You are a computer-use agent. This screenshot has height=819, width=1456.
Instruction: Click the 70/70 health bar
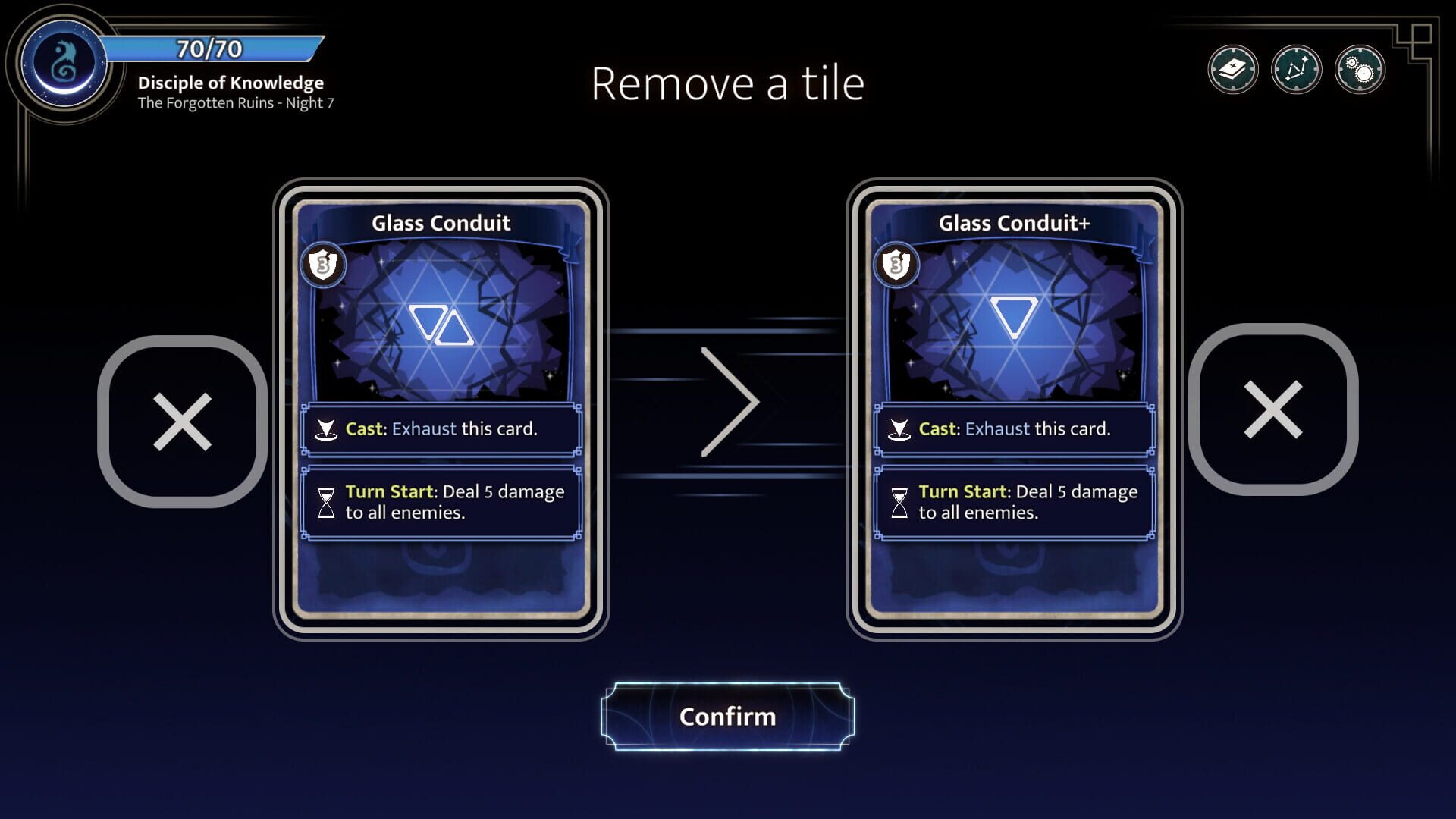pos(210,50)
